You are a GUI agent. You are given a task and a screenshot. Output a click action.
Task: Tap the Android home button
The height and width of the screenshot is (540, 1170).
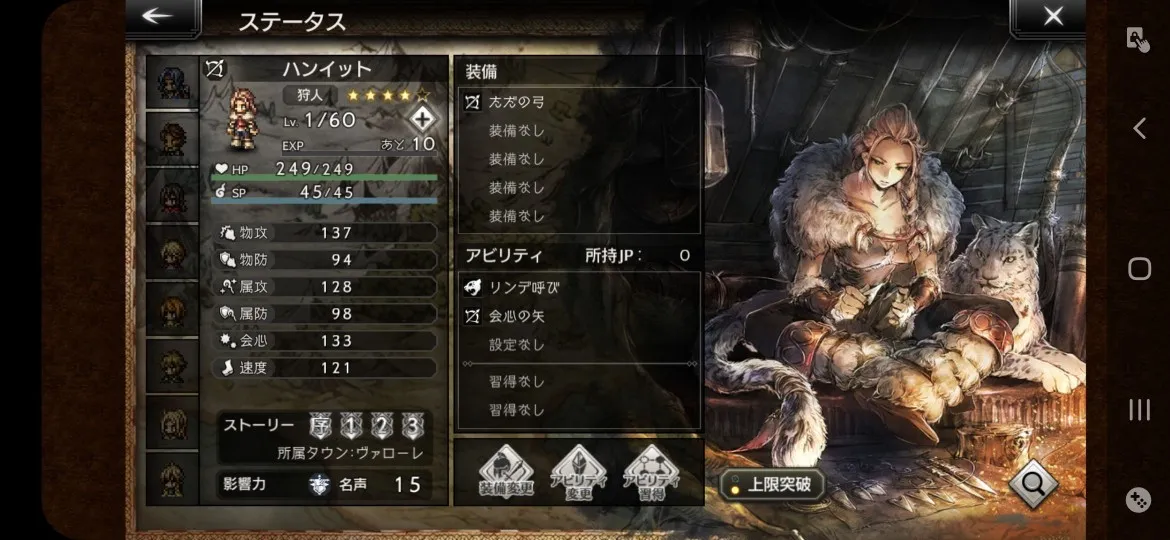(1139, 268)
